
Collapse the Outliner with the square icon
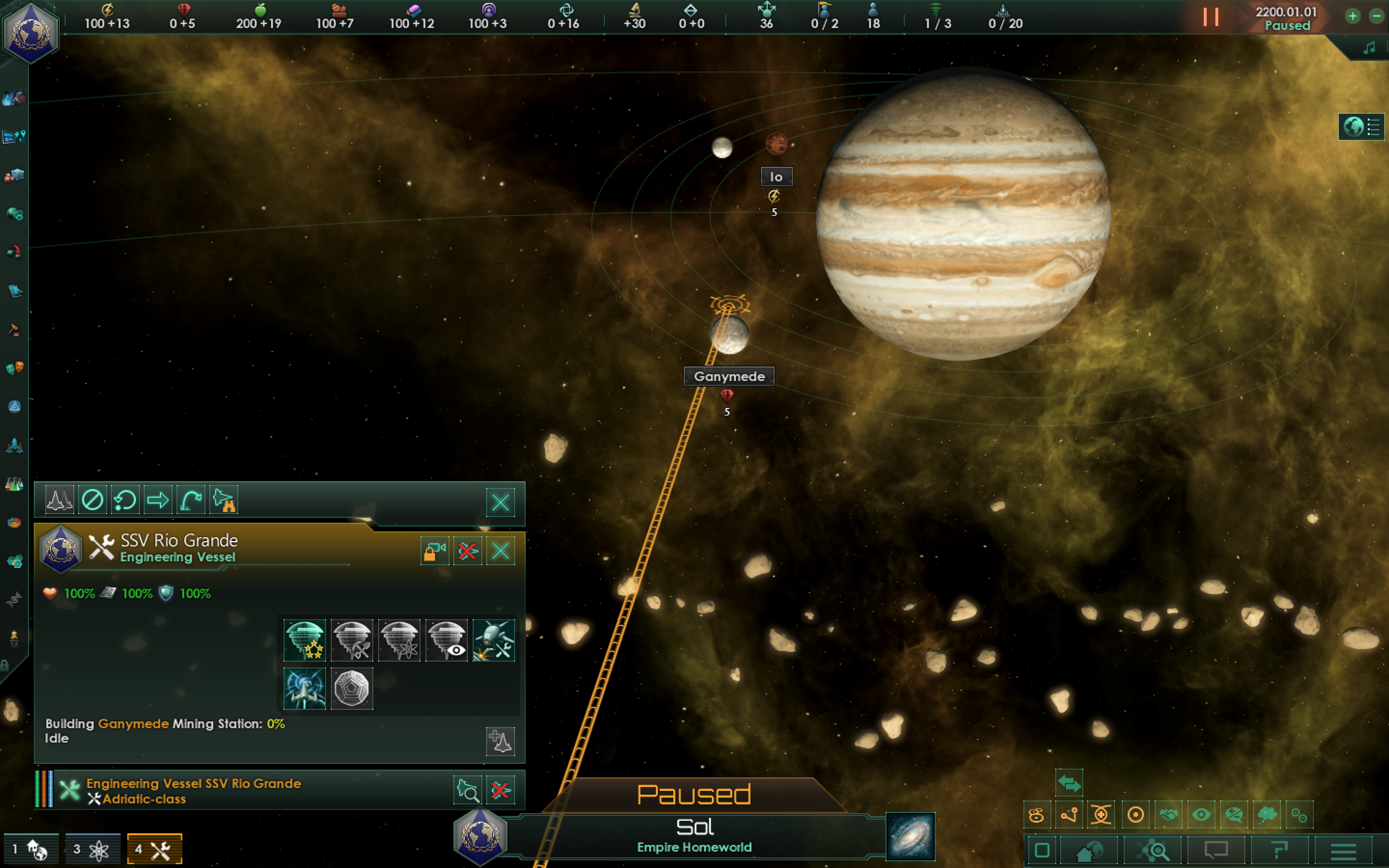1043,850
